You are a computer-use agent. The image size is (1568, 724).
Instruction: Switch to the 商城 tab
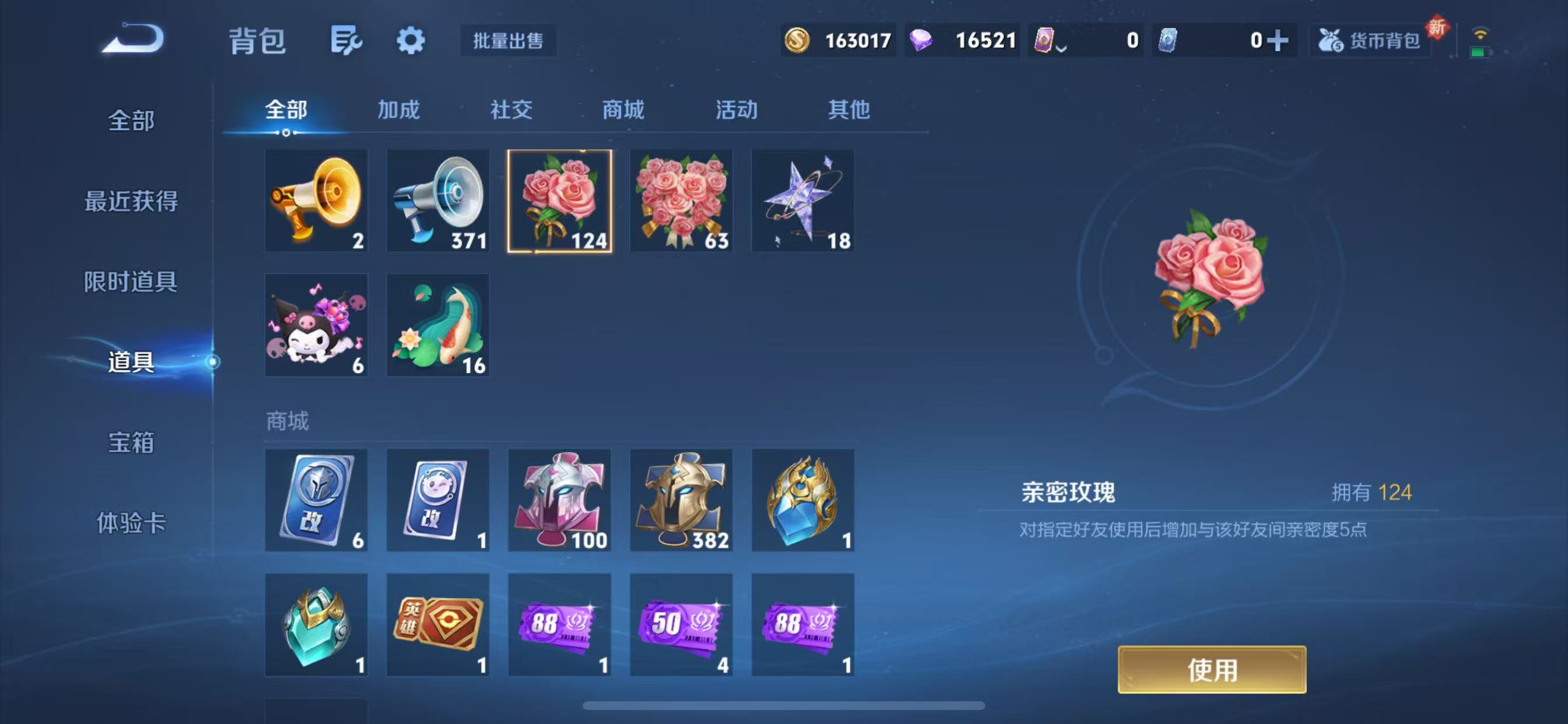coord(622,110)
